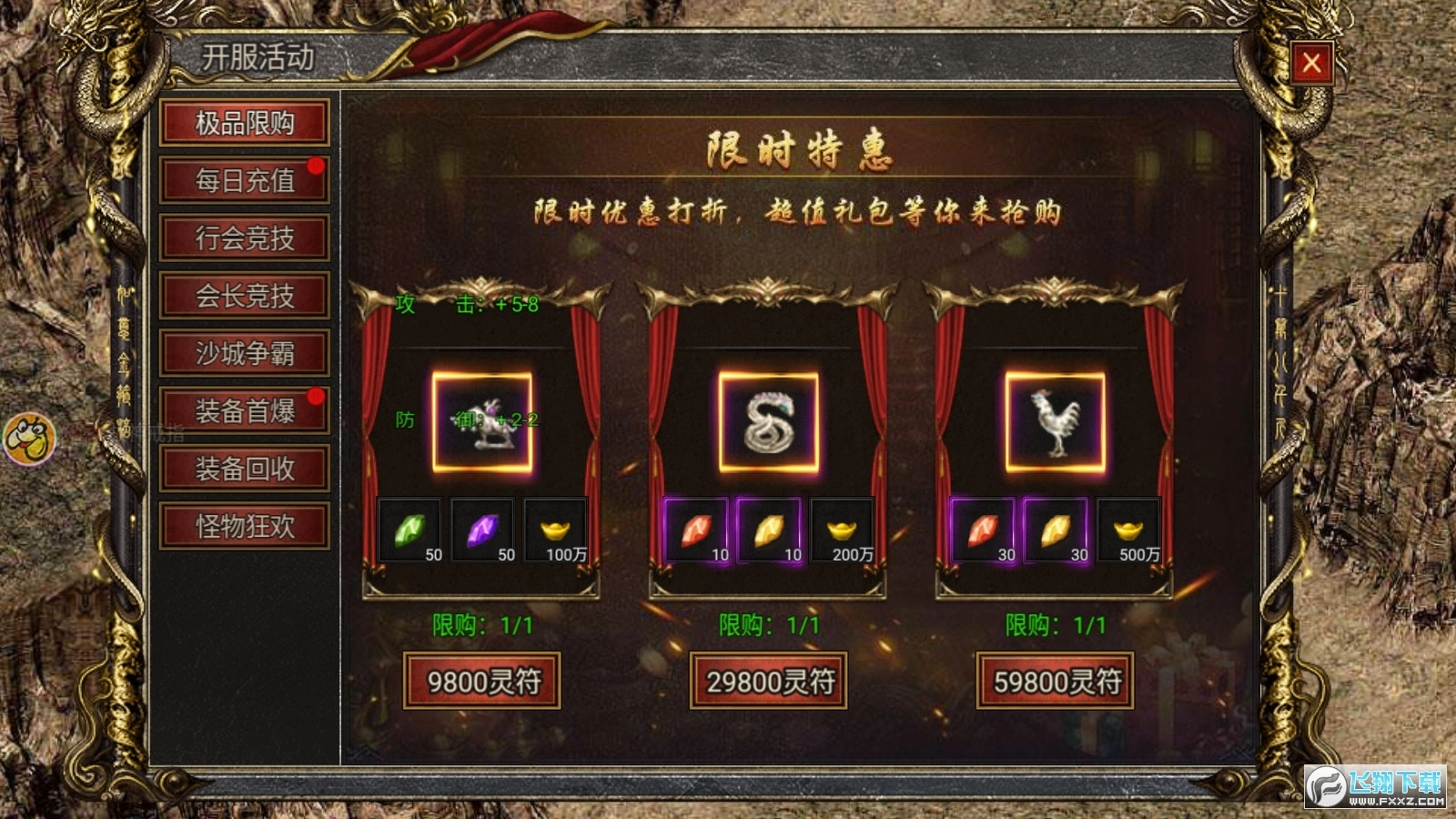Buy the 9800灵符 package

[482, 679]
